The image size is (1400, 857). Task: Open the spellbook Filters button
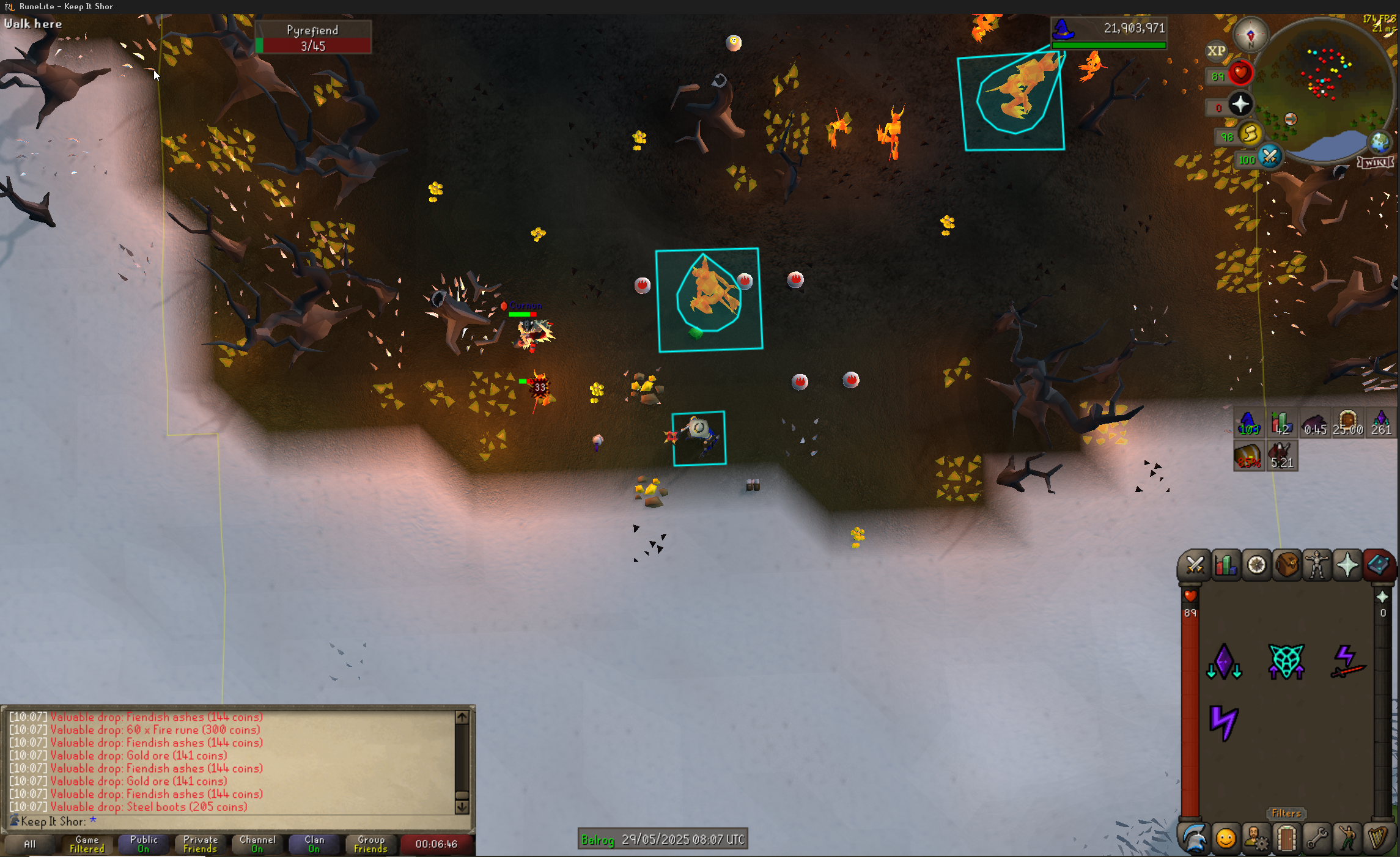(x=1286, y=814)
